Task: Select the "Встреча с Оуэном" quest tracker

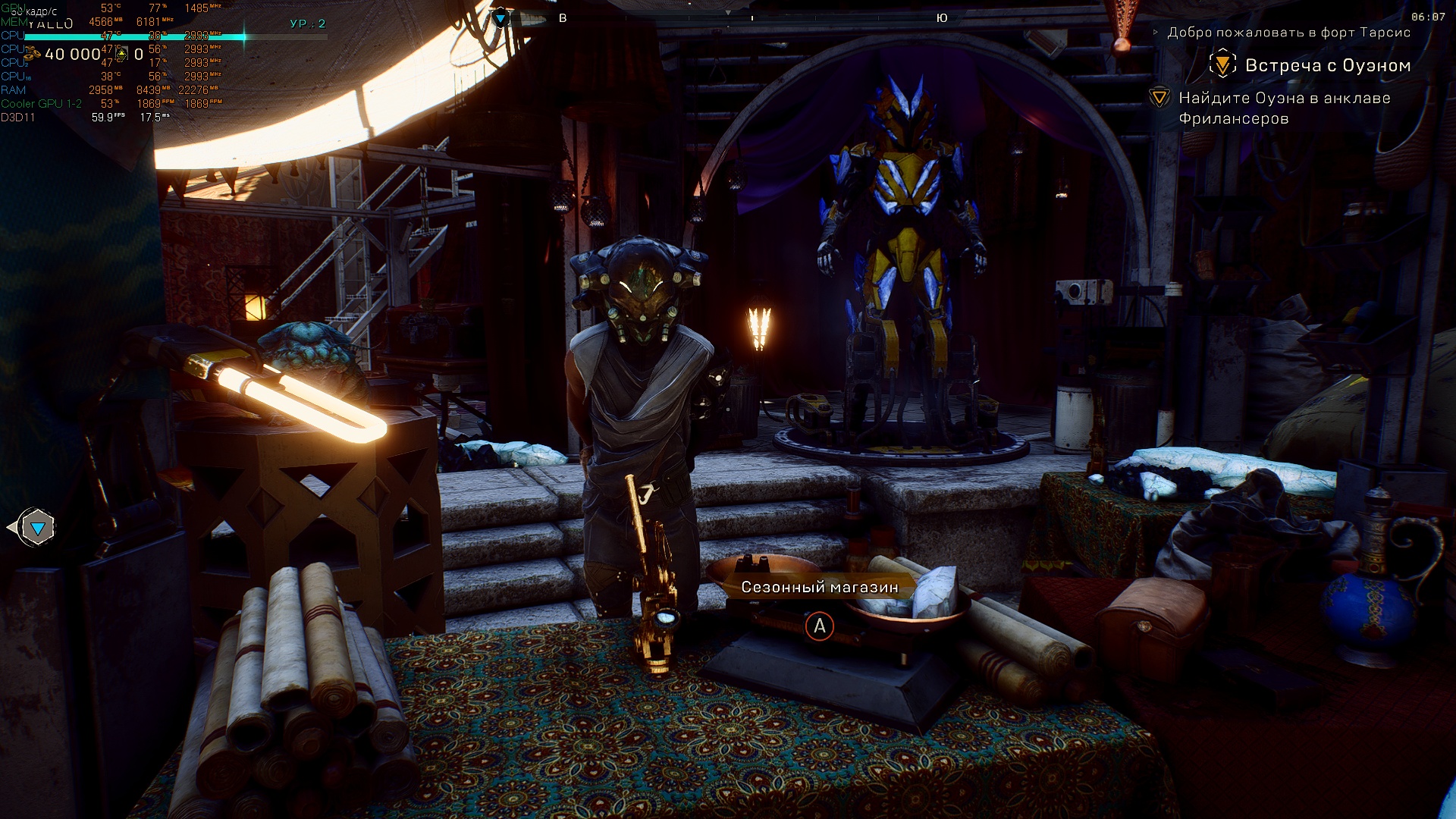Action: pyautogui.click(x=1327, y=66)
